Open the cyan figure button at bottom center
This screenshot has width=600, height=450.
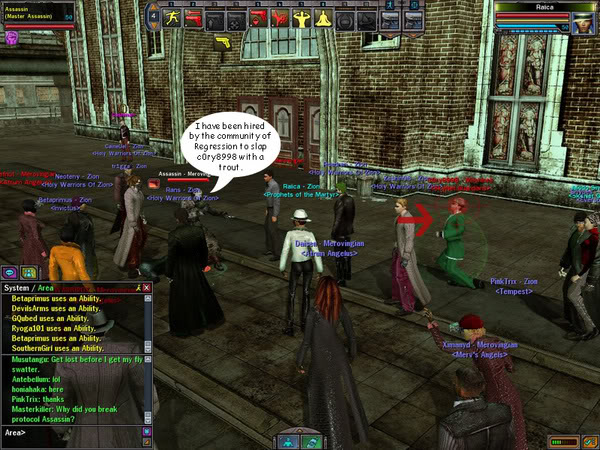point(288,441)
